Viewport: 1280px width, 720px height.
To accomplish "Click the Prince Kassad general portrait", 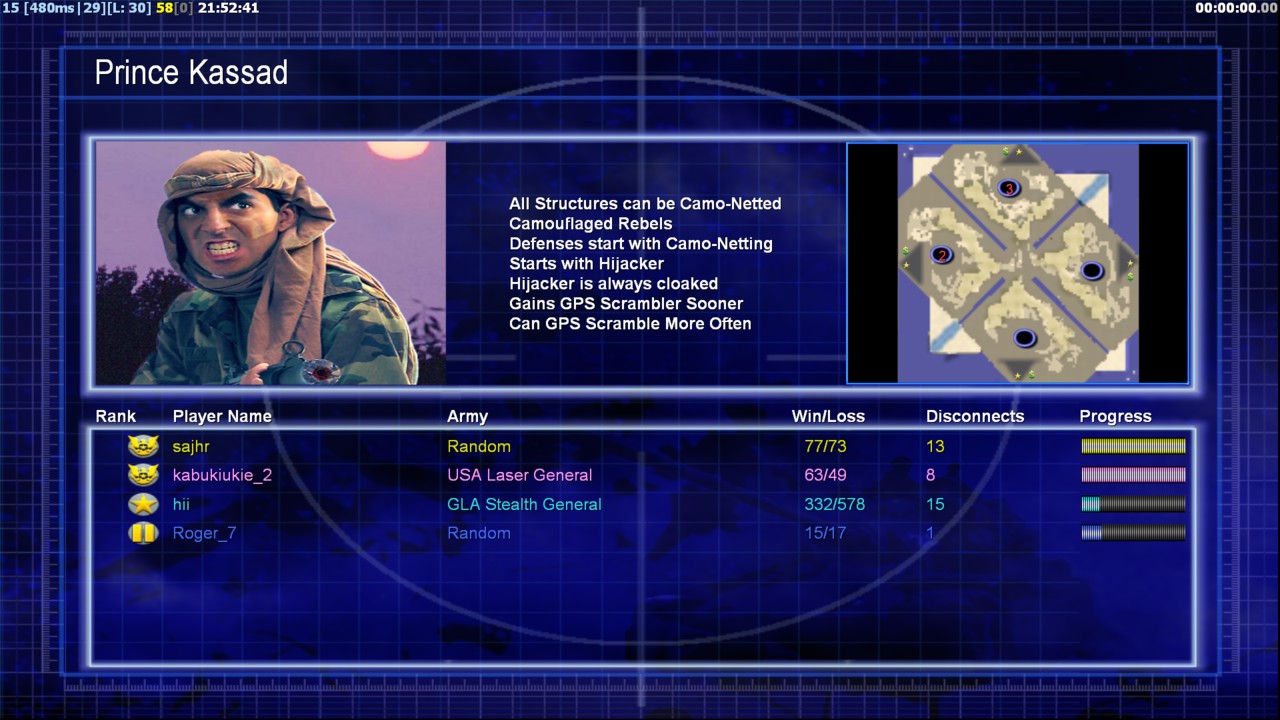I will (x=271, y=263).
